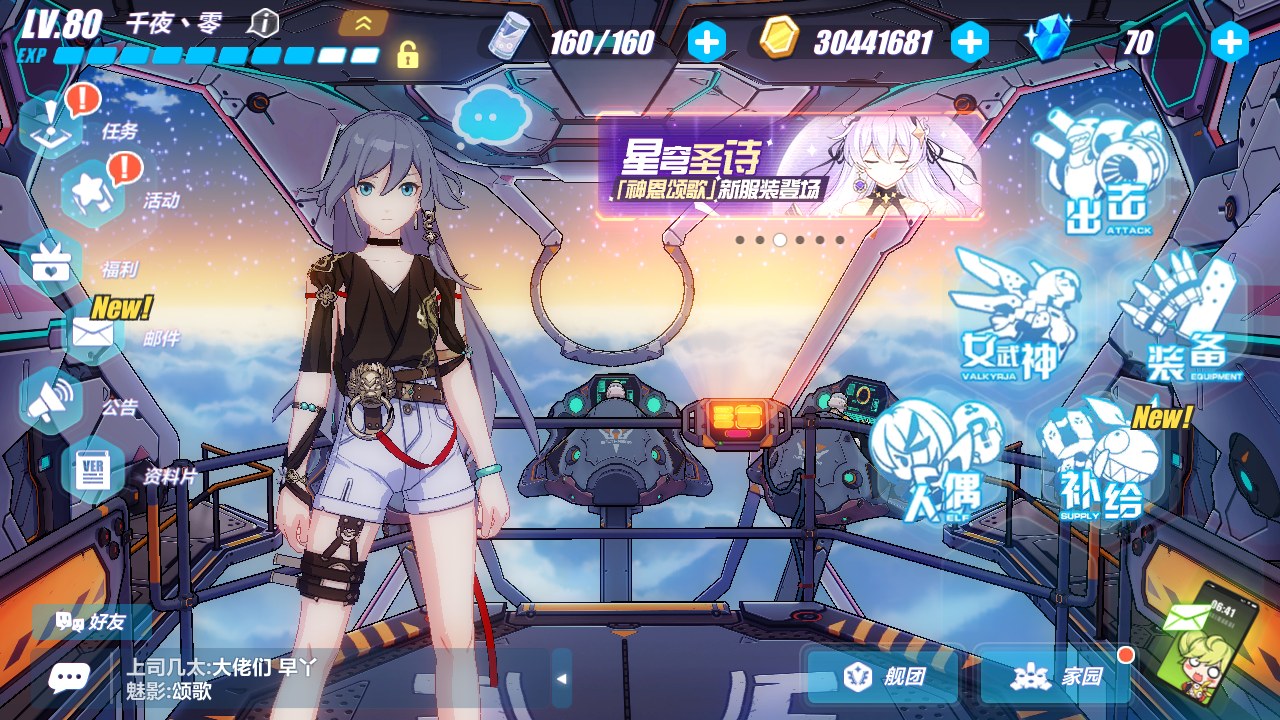Open the 家园 dorm button

click(x=1055, y=677)
